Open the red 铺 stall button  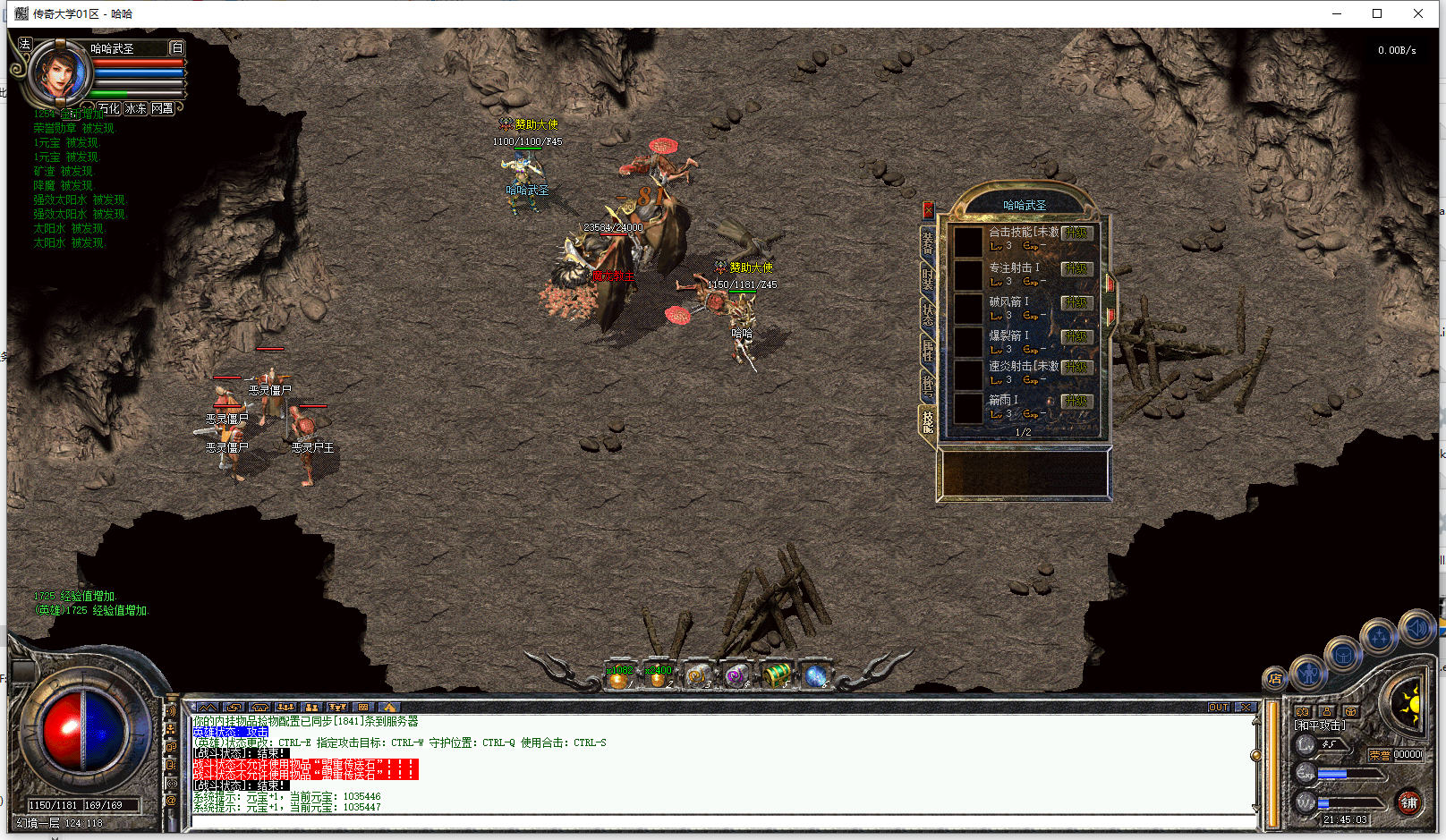pos(1409,802)
